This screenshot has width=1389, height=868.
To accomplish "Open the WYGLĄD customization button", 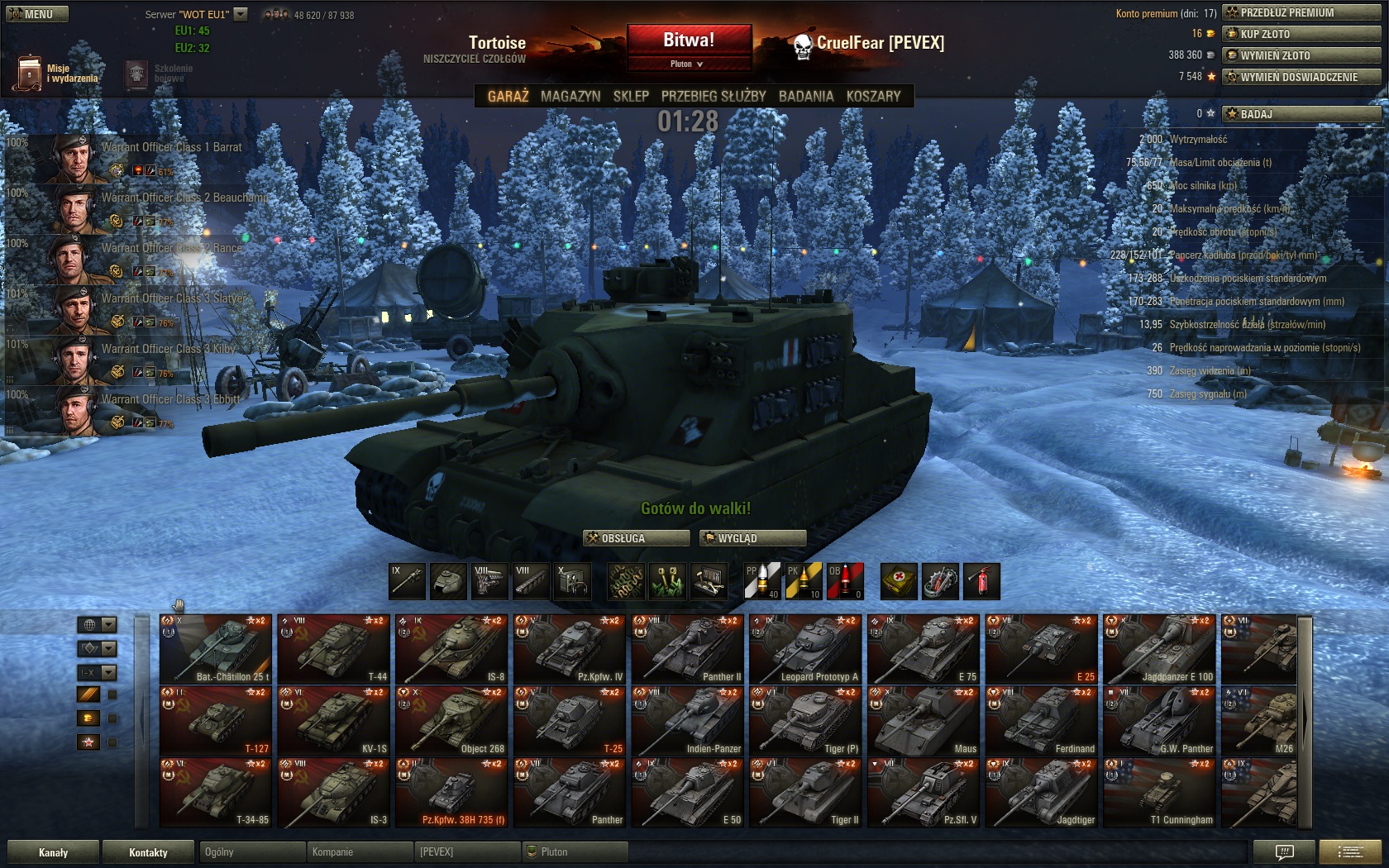I will 752,538.
